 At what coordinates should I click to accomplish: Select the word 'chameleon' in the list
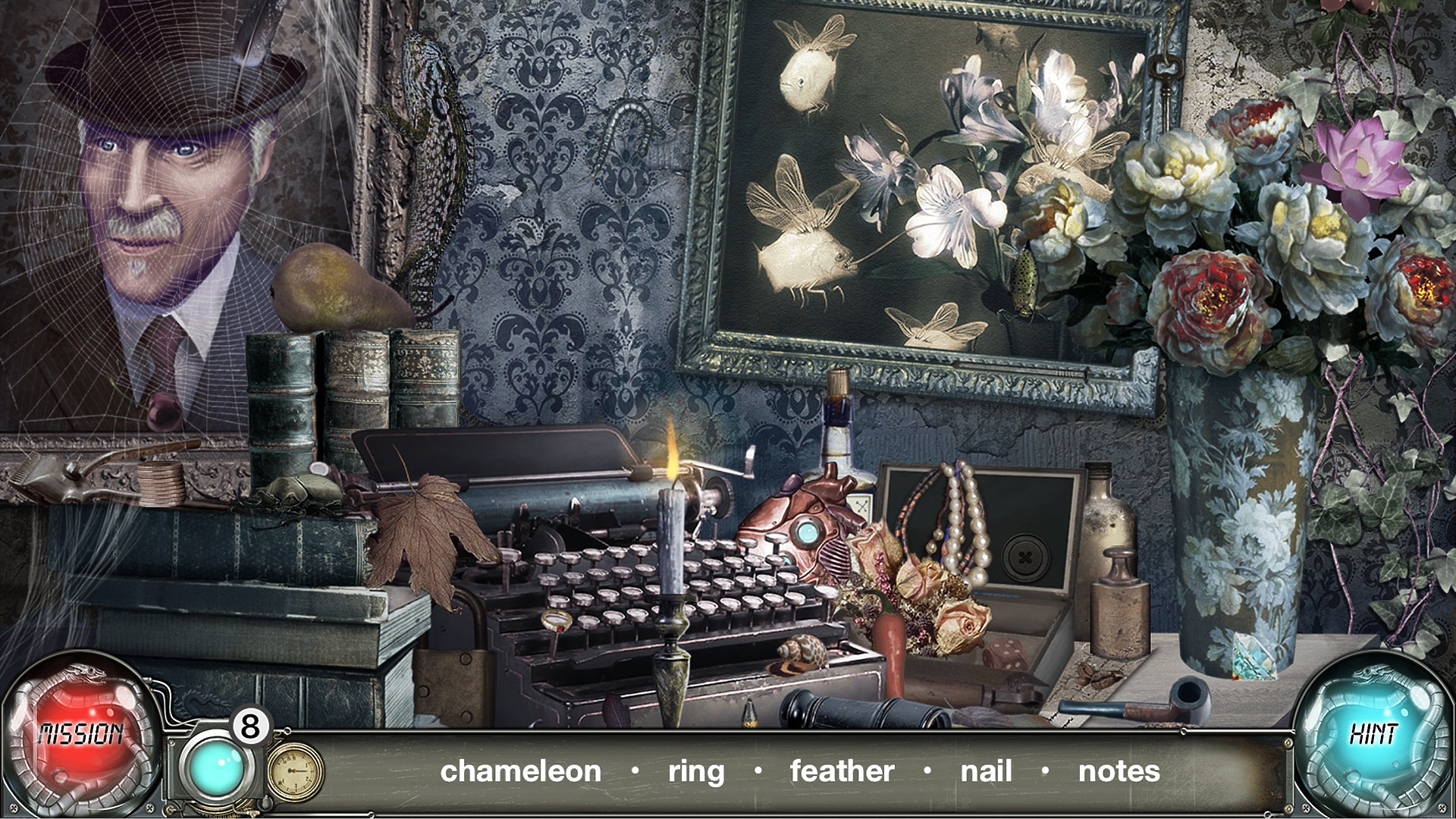click(x=522, y=771)
